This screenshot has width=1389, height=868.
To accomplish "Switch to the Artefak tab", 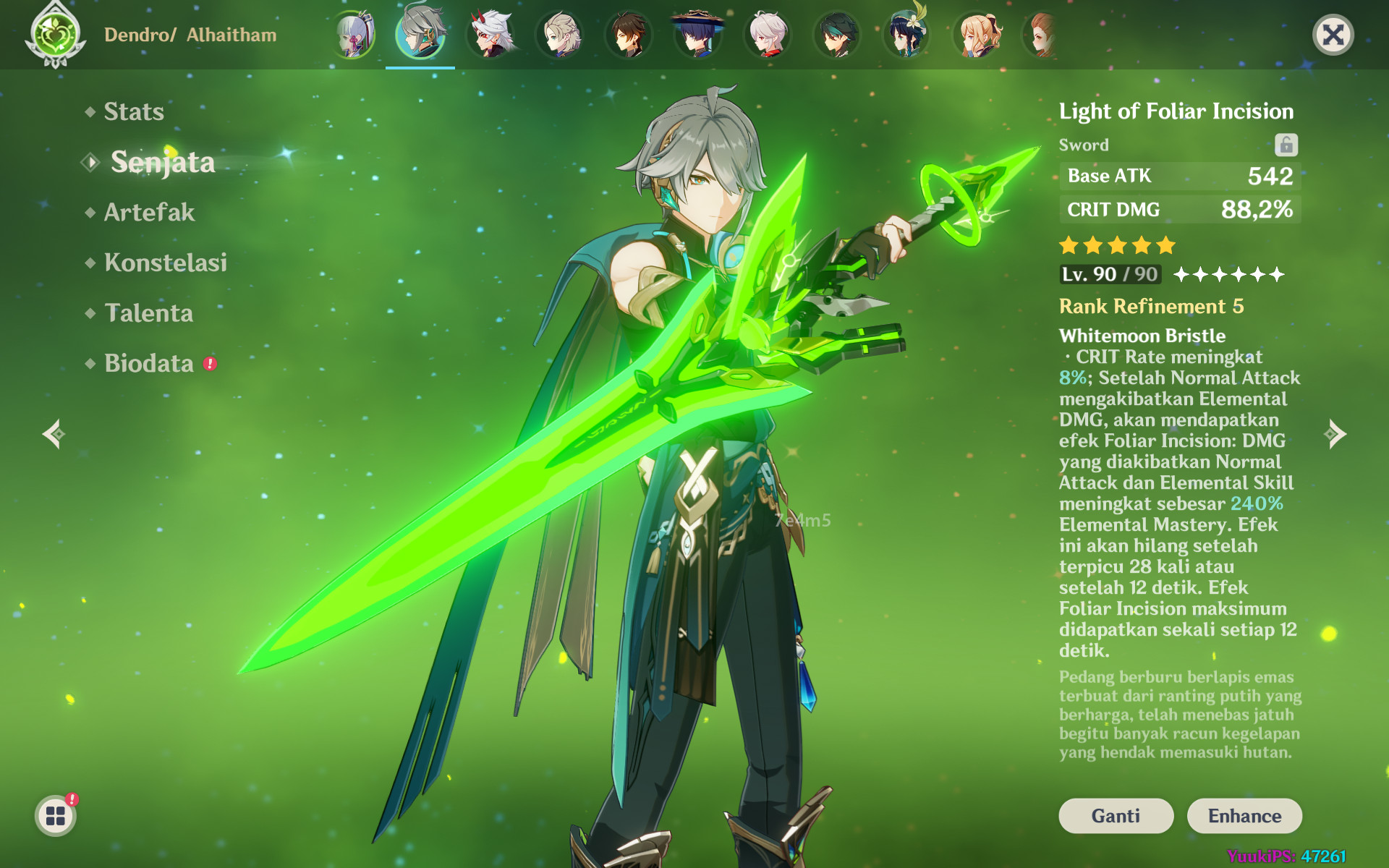I will click(148, 212).
